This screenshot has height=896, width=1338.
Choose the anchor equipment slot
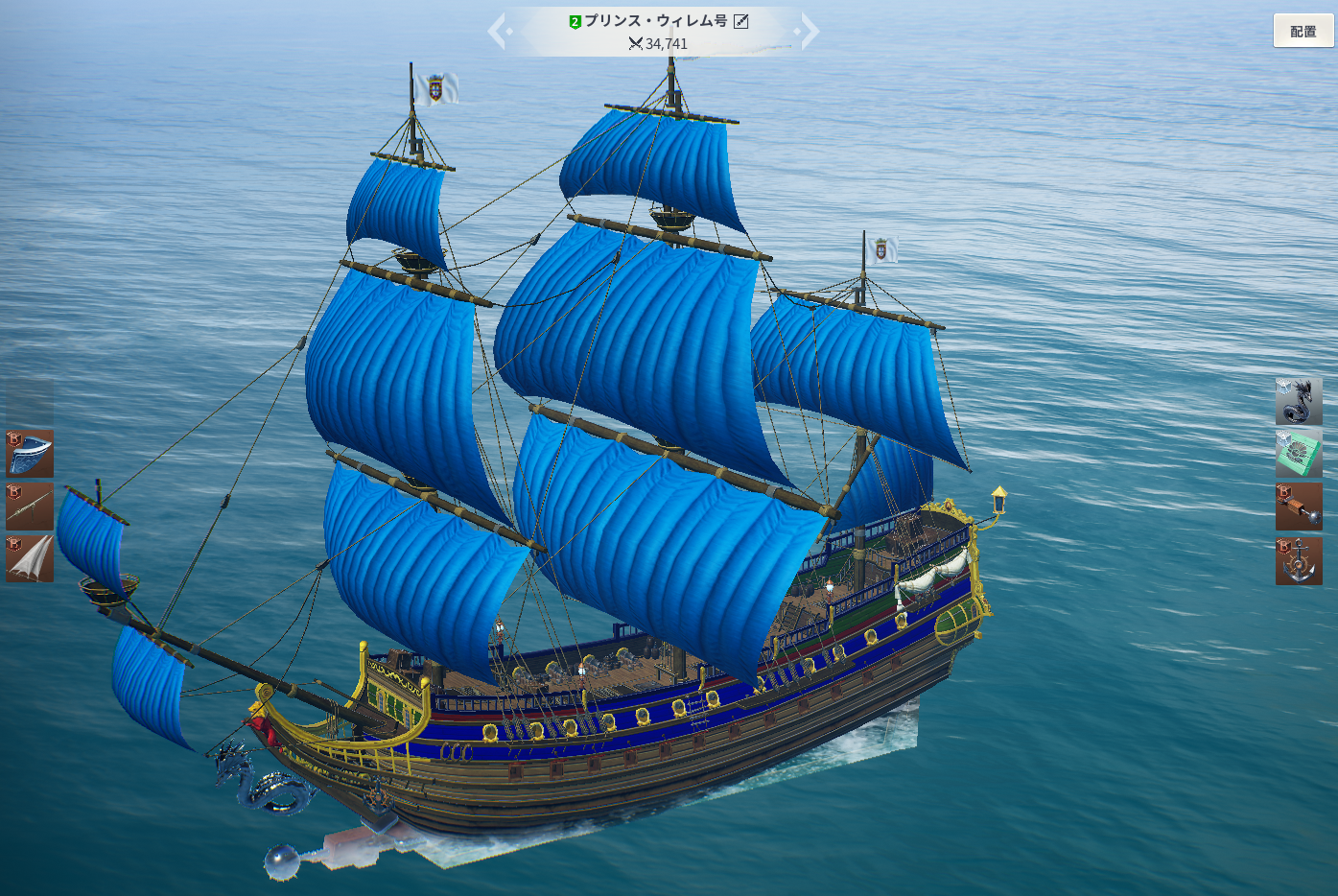click(x=1299, y=560)
